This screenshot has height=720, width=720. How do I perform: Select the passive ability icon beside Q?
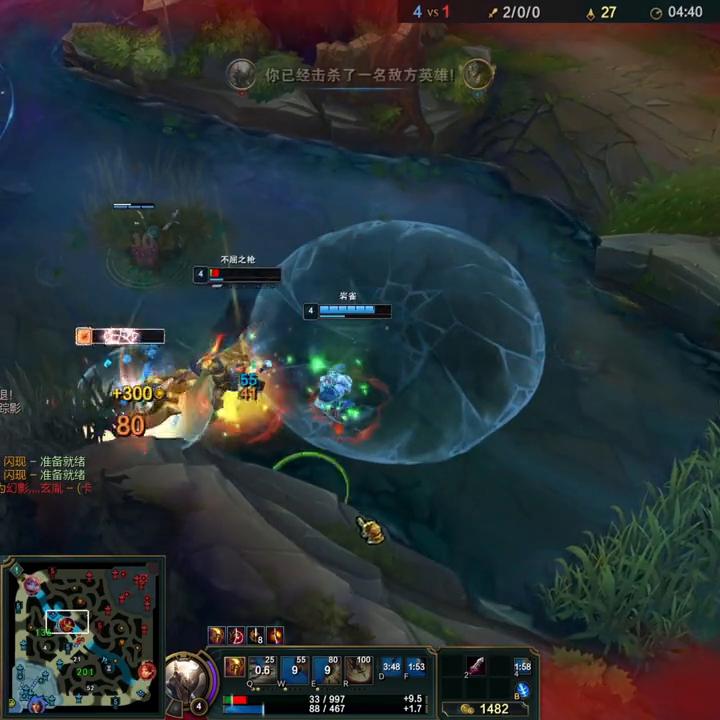click(234, 666)
